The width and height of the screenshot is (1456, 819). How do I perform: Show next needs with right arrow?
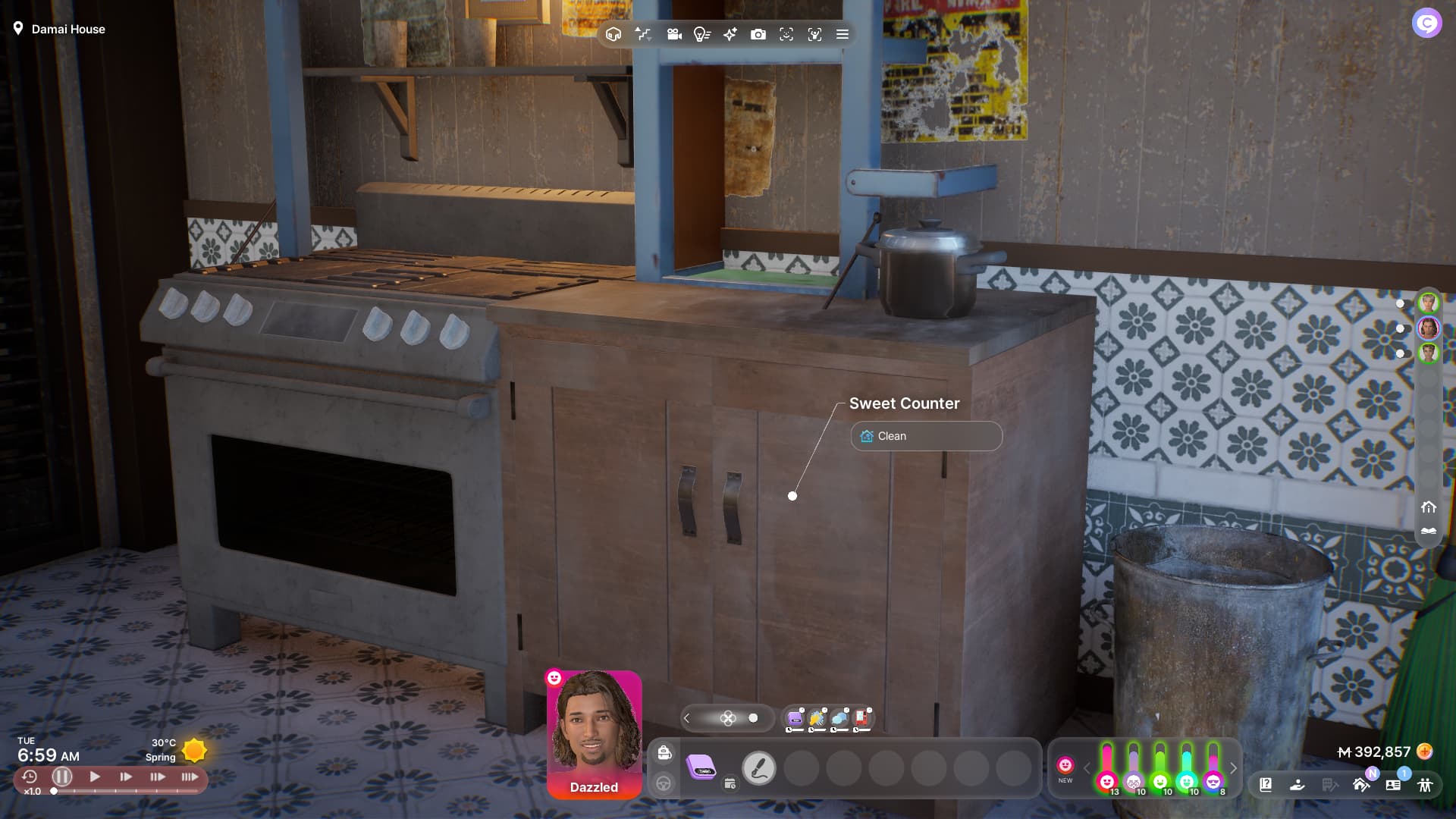point(1234,768)
